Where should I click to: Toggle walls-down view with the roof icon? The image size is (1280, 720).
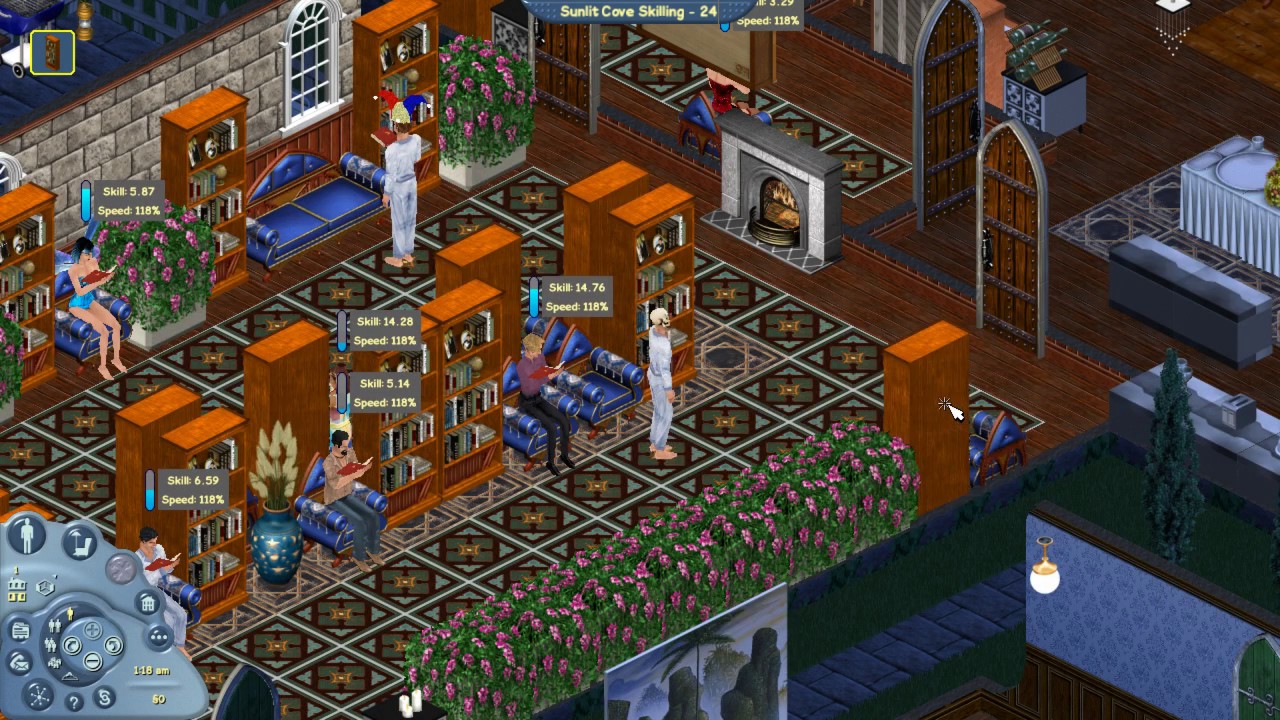(x=70, y=677)
